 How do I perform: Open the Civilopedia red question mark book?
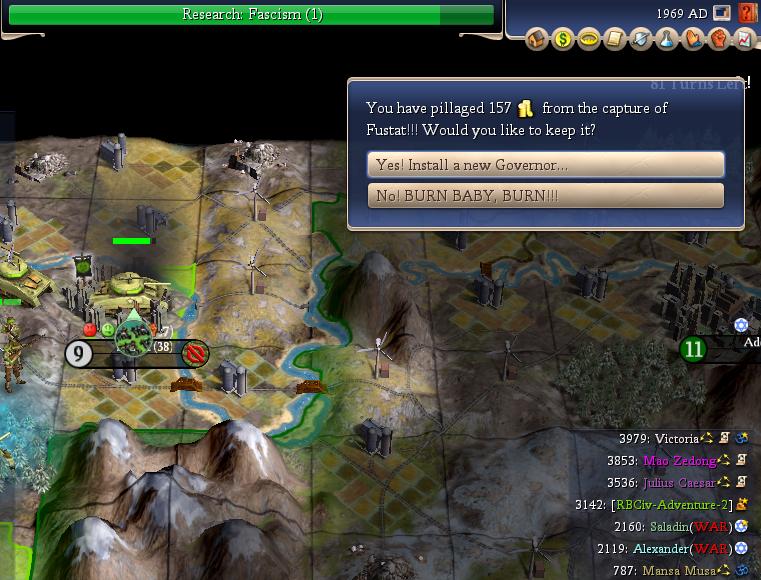pos(746,14)
